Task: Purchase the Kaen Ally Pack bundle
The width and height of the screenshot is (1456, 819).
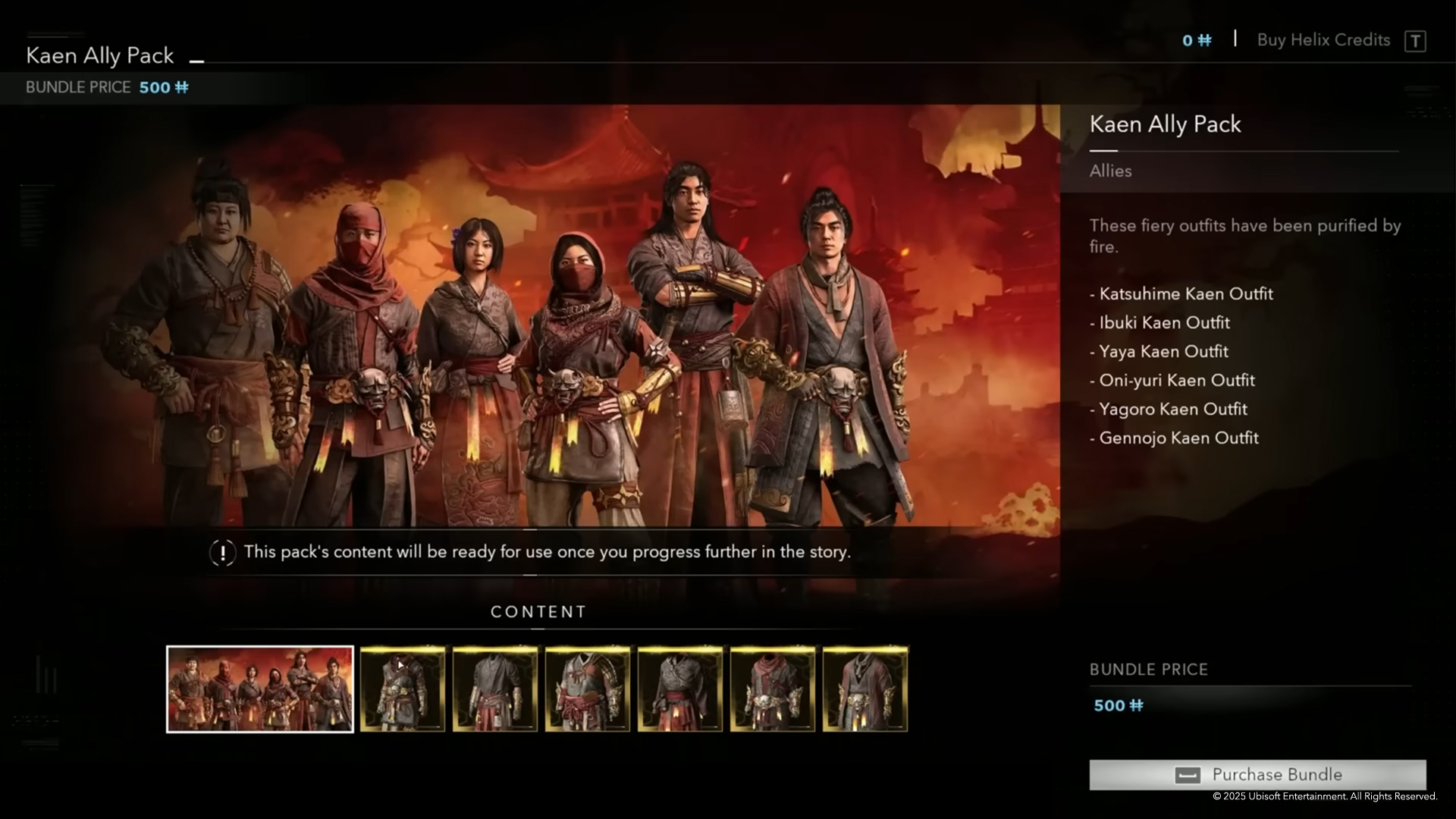Action: click(1257, 774)
